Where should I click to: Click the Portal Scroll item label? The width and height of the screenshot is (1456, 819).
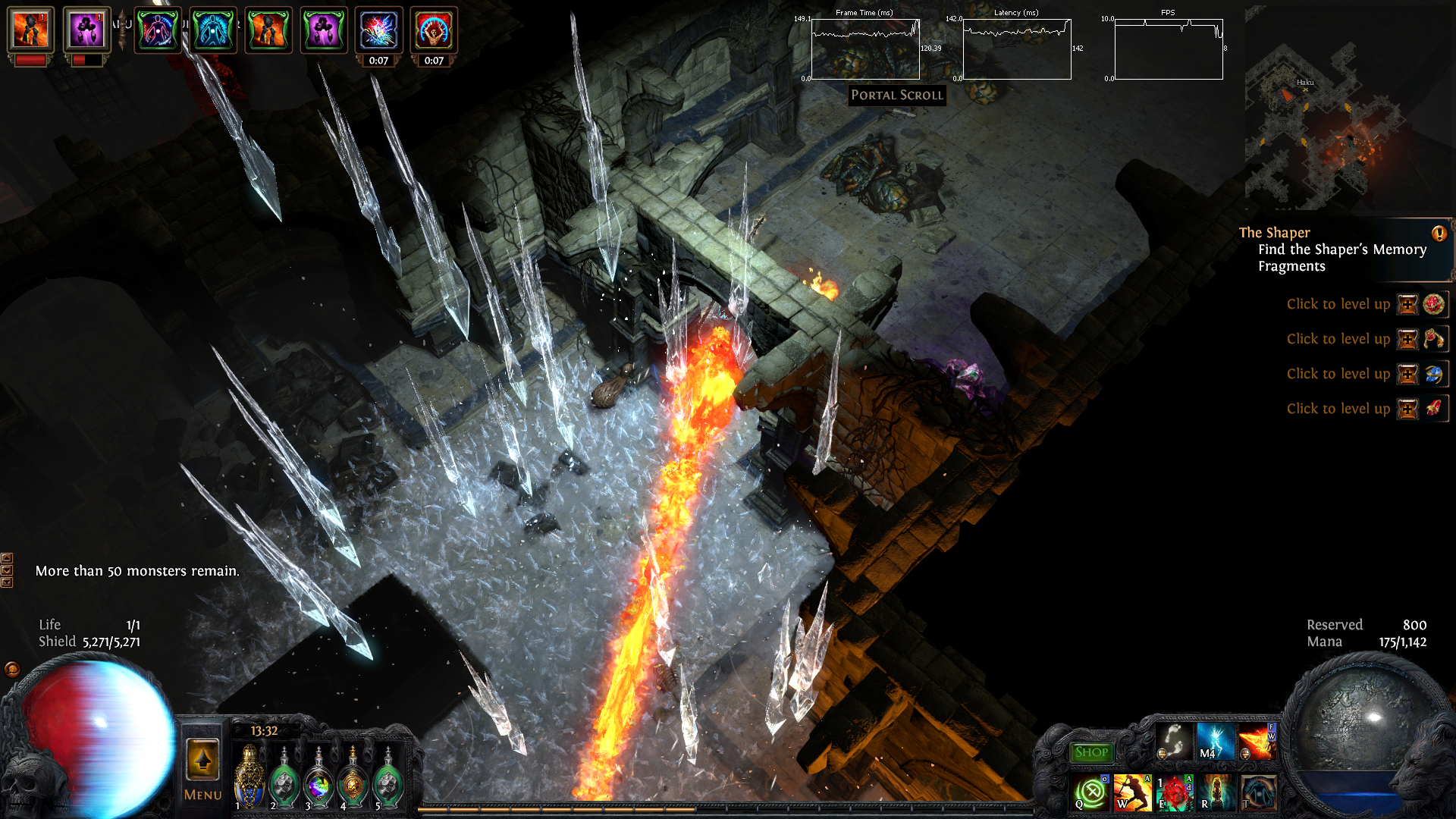(x=897, y=95)
